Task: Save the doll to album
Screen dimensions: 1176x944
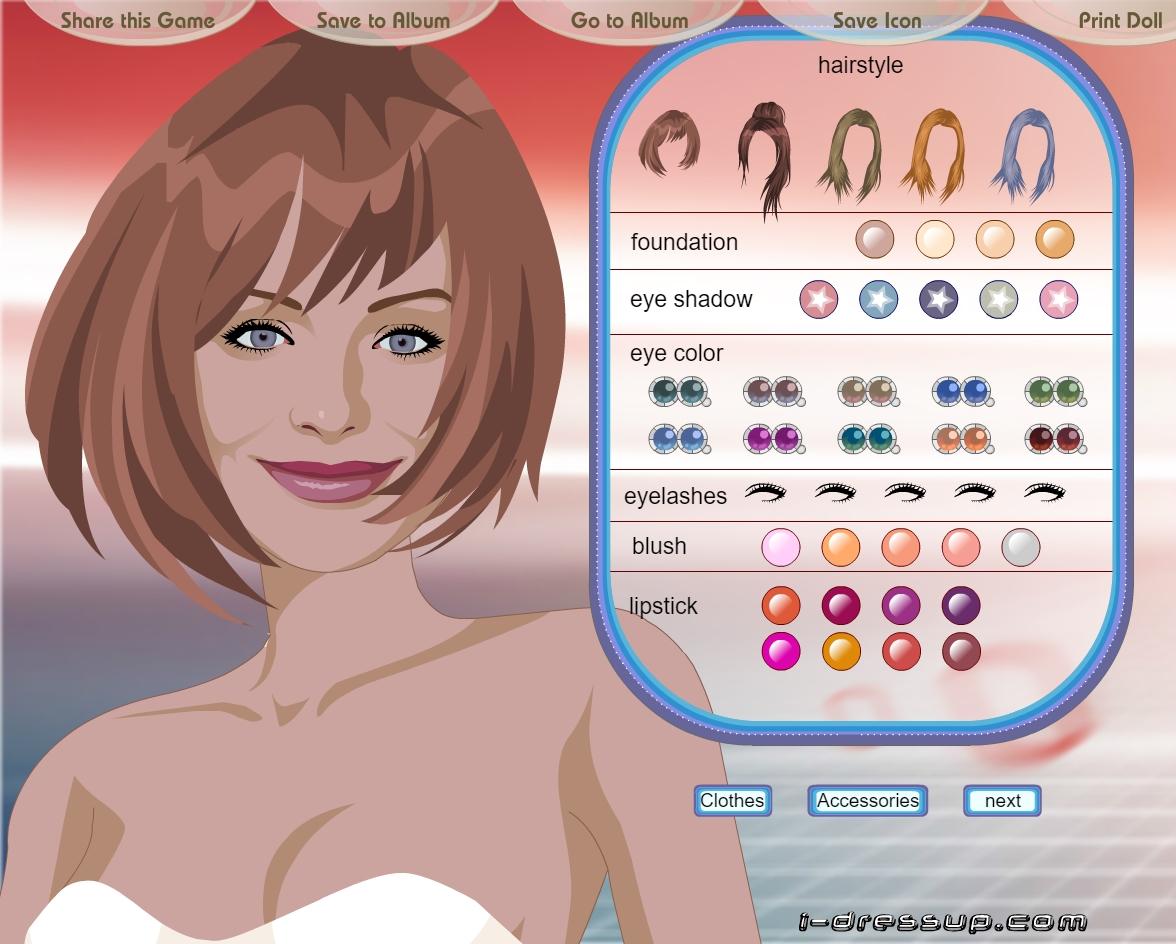Action: 383,20
